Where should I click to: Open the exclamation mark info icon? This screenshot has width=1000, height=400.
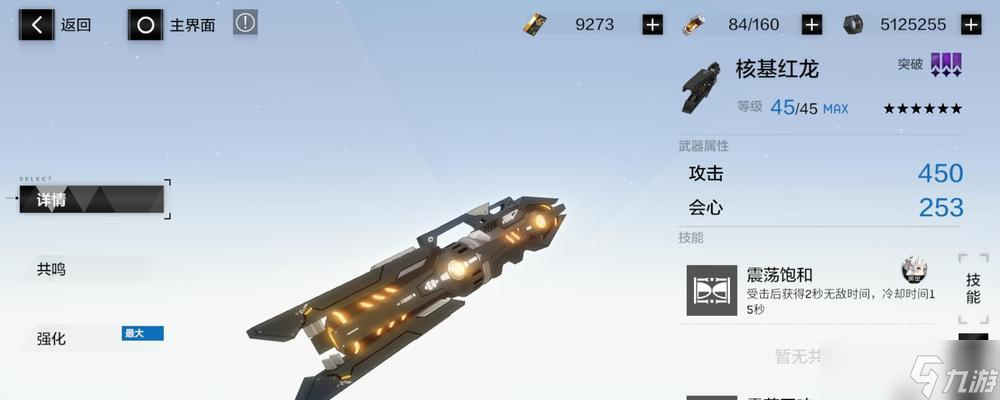(x=245, y=23)
